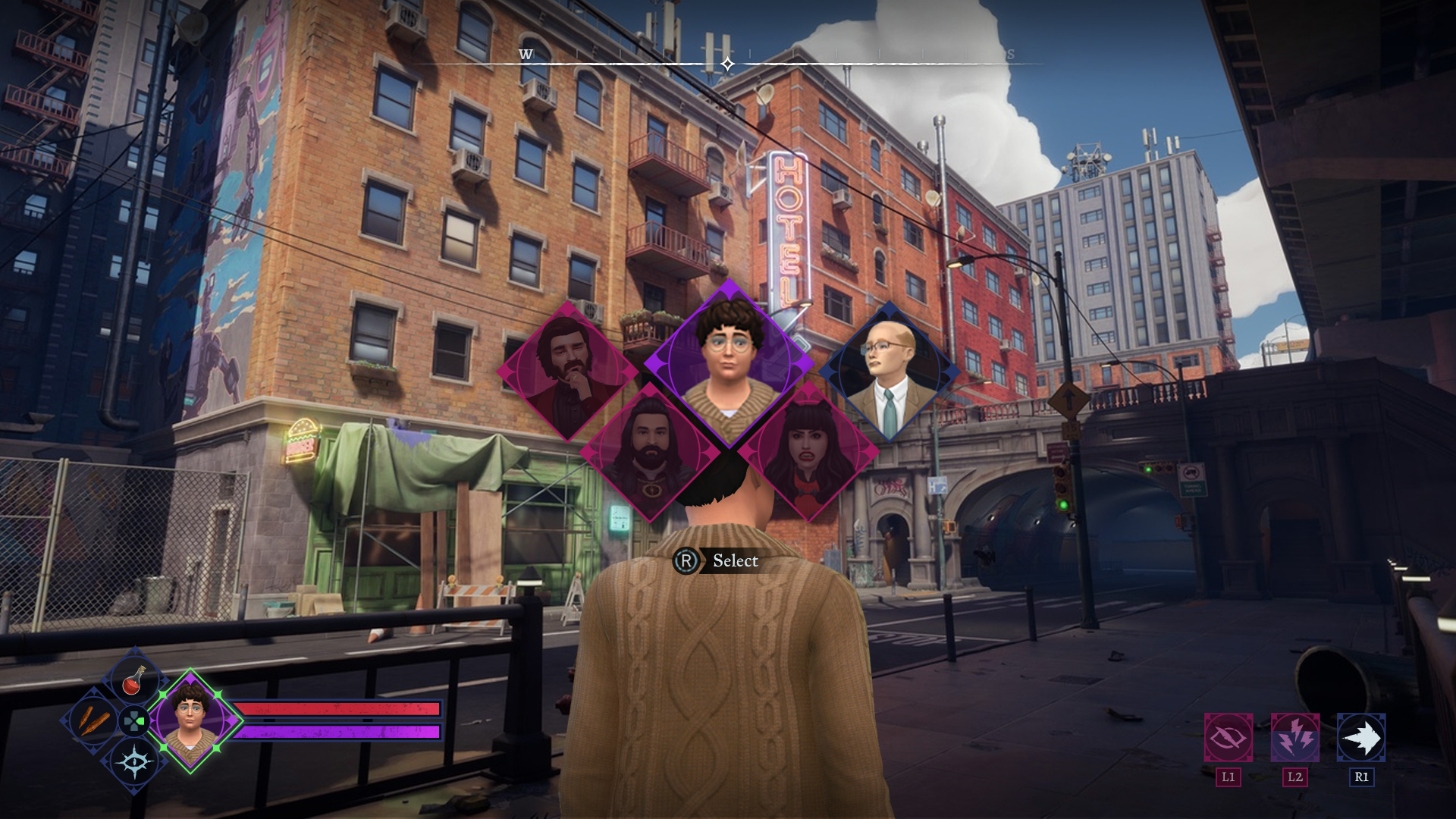Choose the bearded man stroking his chin
This screenshot has width=1456, height=819.
click(567, 372)
